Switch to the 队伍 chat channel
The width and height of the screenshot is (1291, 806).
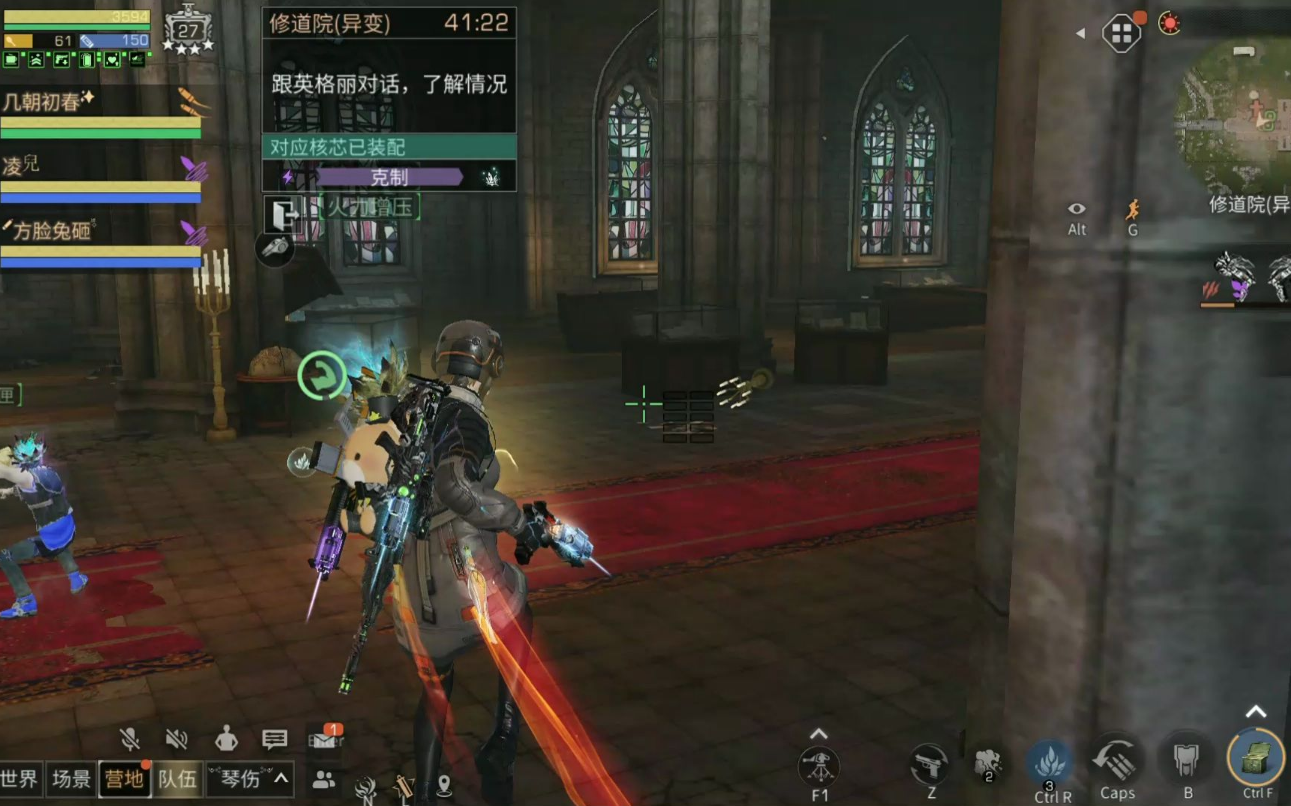pyautogui.click(x=178, y=779)
